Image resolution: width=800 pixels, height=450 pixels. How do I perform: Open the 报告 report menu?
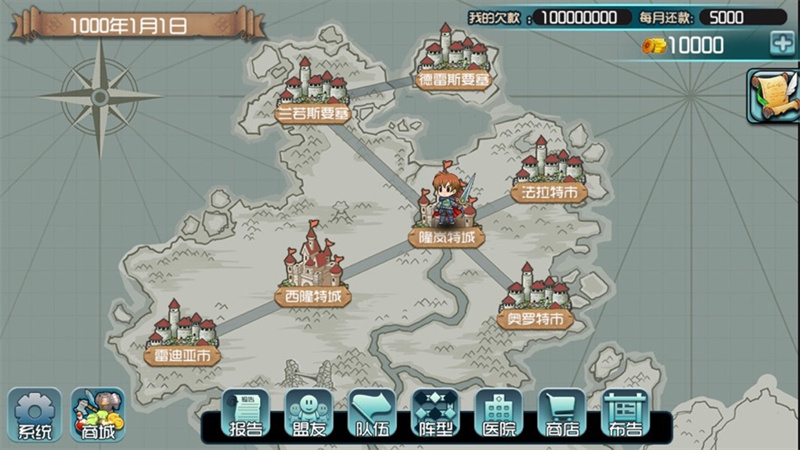pyautogui.click(x=246, y=414)
